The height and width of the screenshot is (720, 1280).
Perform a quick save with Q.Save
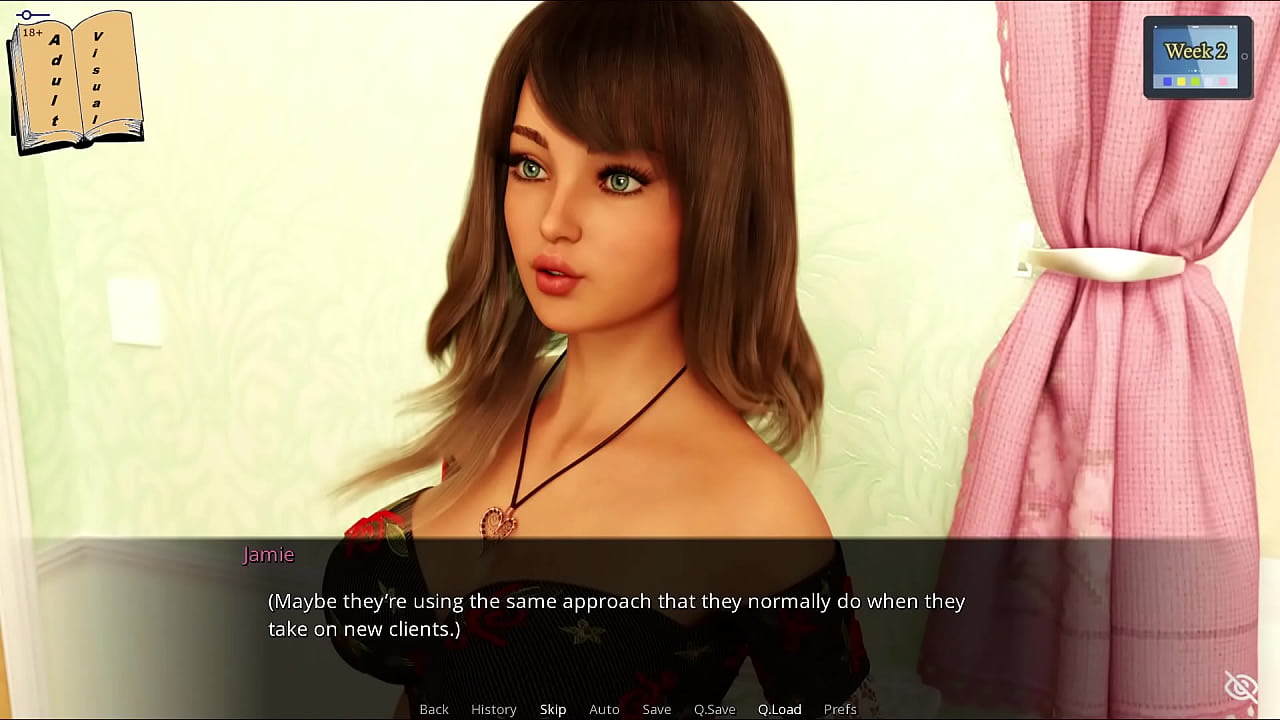click(715, 709)
